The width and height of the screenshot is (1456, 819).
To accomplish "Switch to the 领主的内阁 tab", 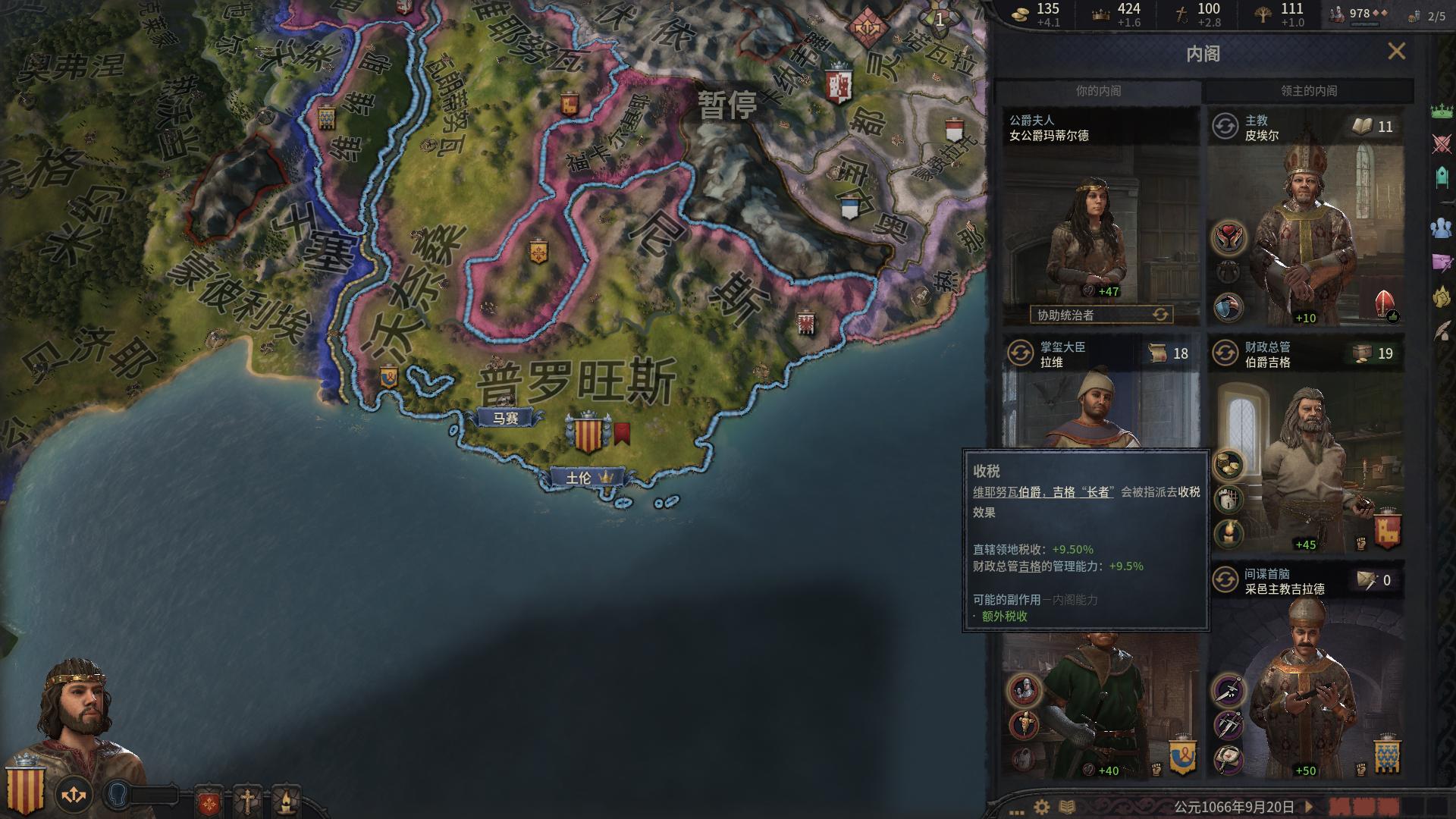I will (x=1308, y=91).
